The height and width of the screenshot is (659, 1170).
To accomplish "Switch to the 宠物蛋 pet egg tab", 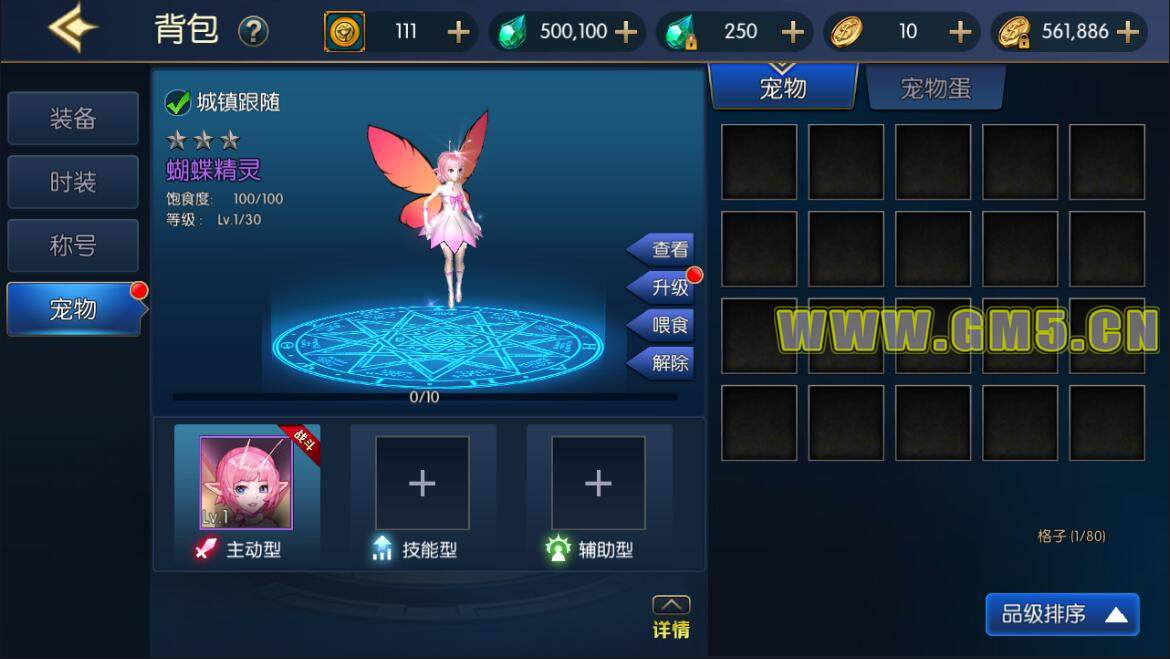I will tap(935, 89).
